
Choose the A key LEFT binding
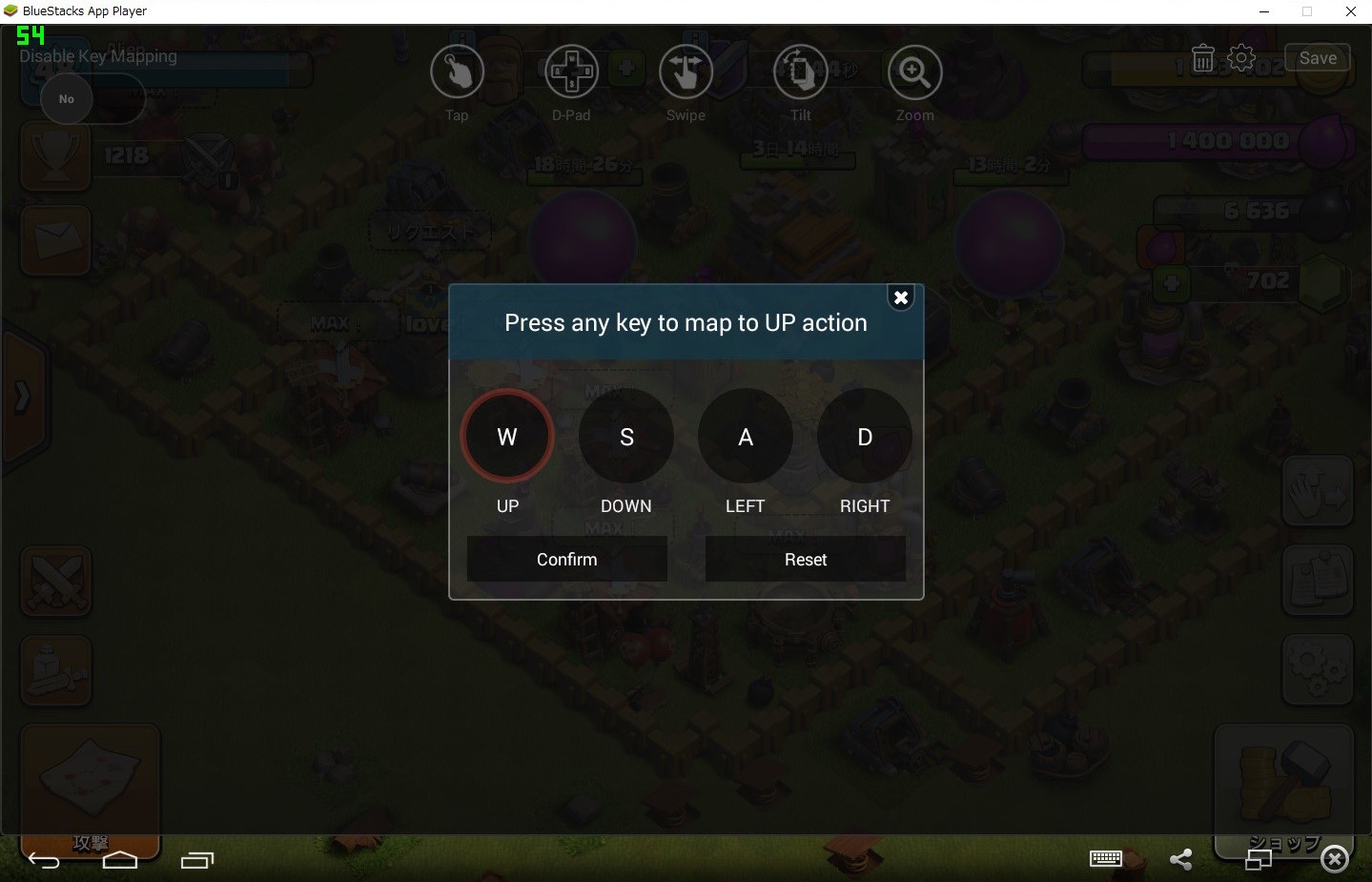(x=746, y=437)
